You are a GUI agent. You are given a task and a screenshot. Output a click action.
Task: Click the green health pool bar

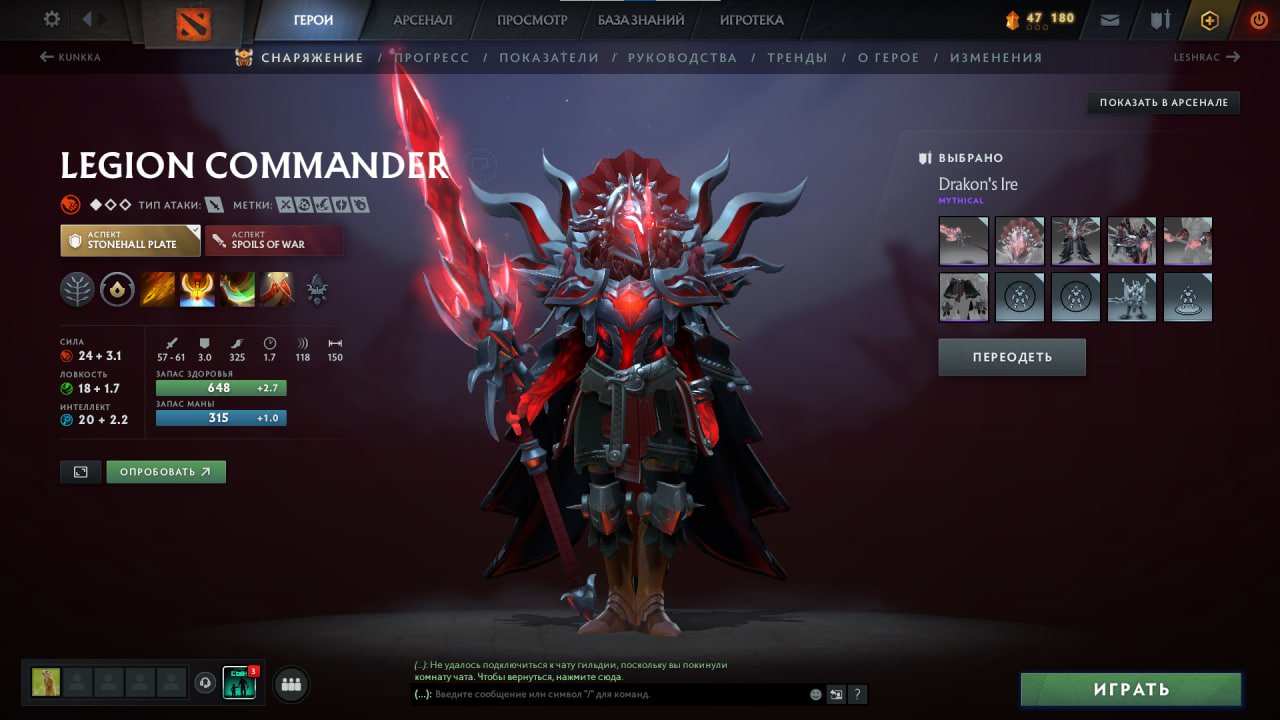(x=220, y=387)
